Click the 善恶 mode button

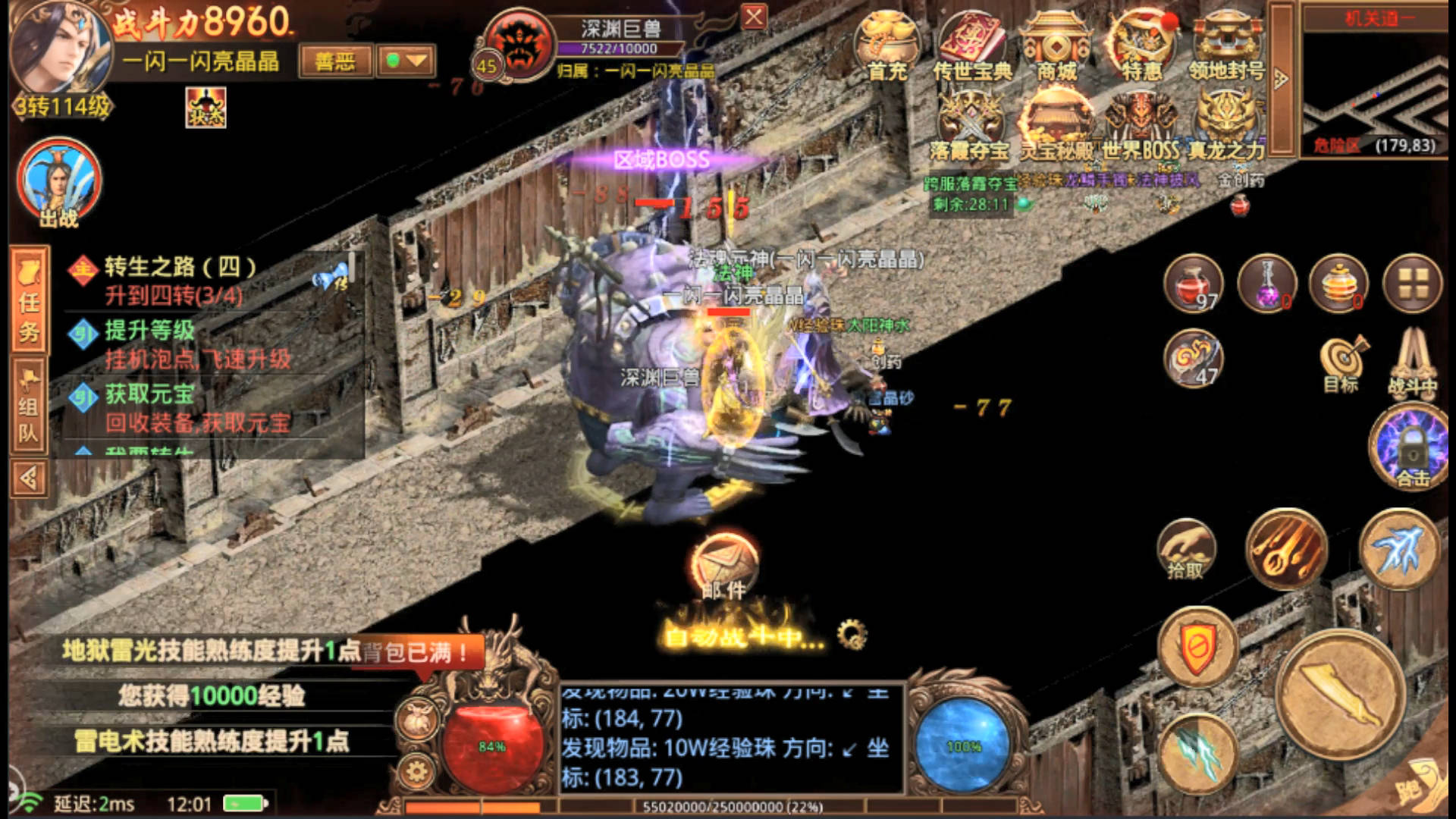(x=335, y=61)
